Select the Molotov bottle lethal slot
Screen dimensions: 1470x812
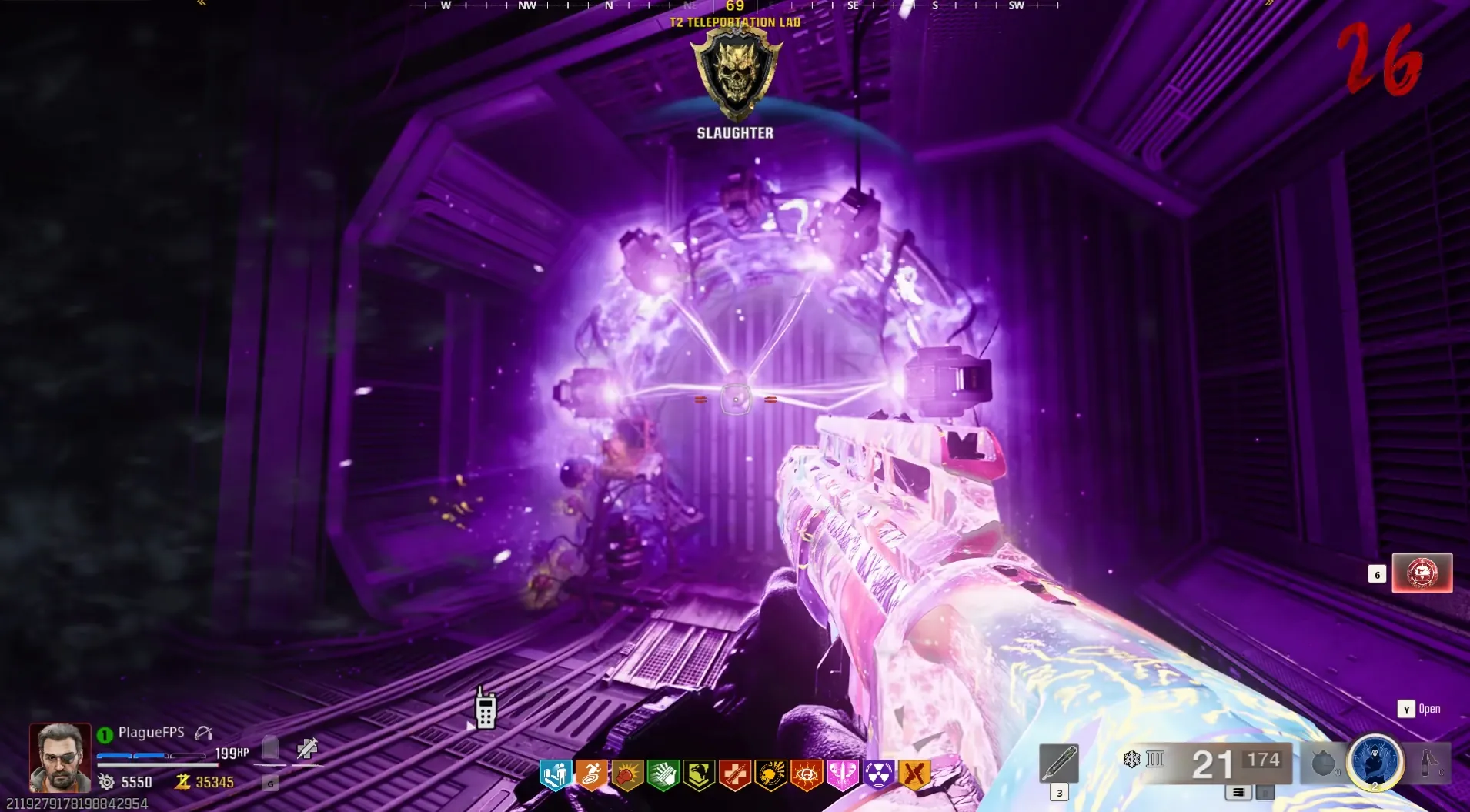pyautogui.click(x=1430, y=763)
